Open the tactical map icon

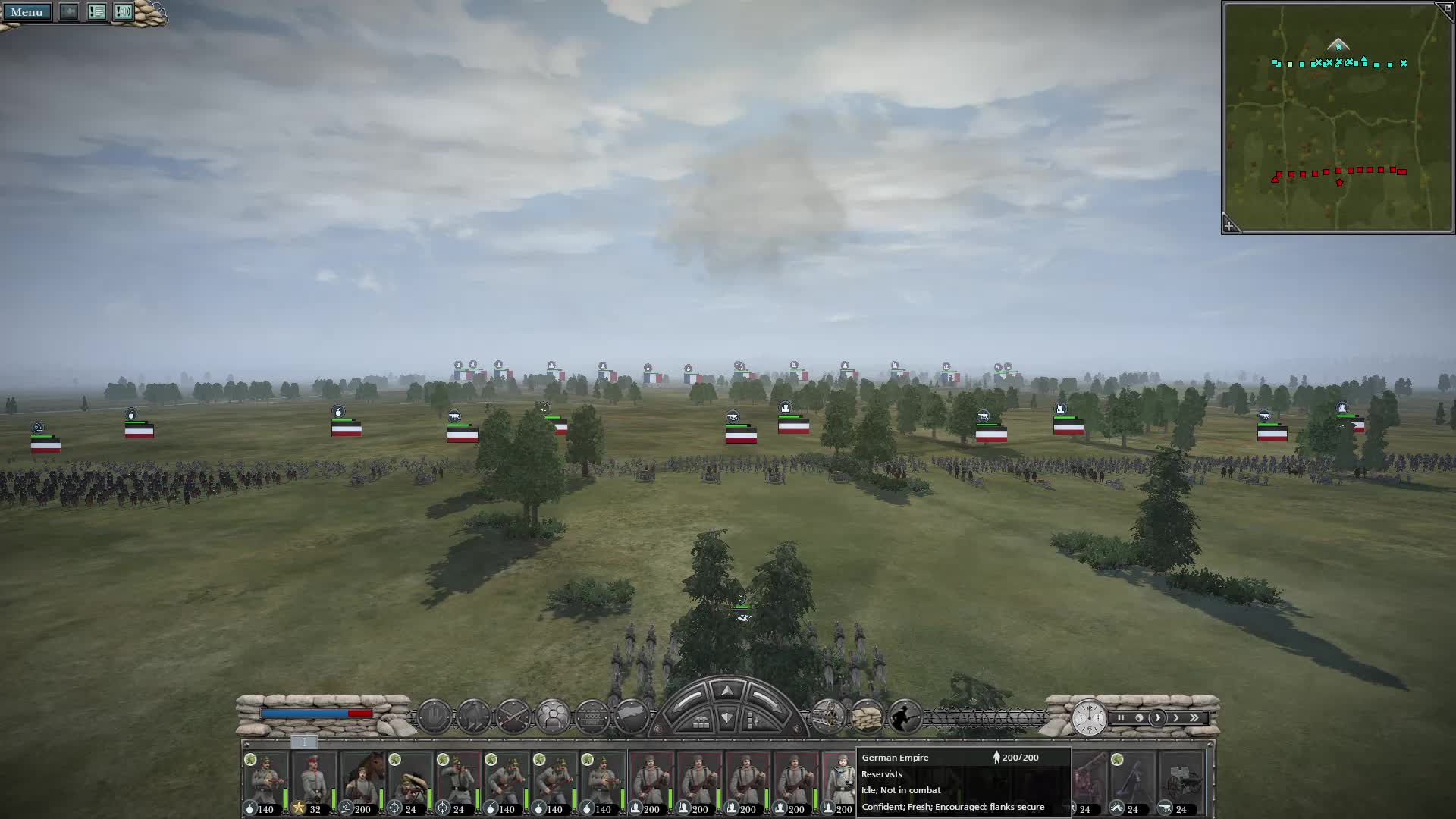tap(632, 715)
